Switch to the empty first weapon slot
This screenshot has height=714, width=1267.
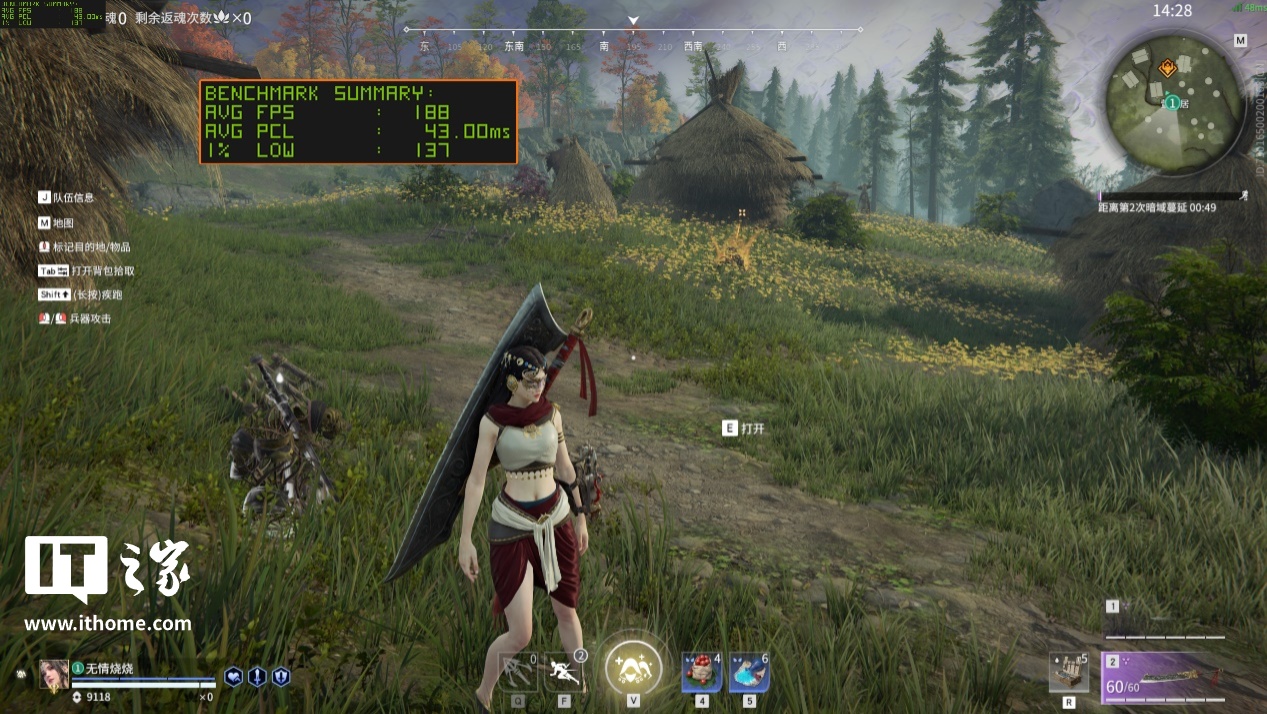tap(1165, 623)
